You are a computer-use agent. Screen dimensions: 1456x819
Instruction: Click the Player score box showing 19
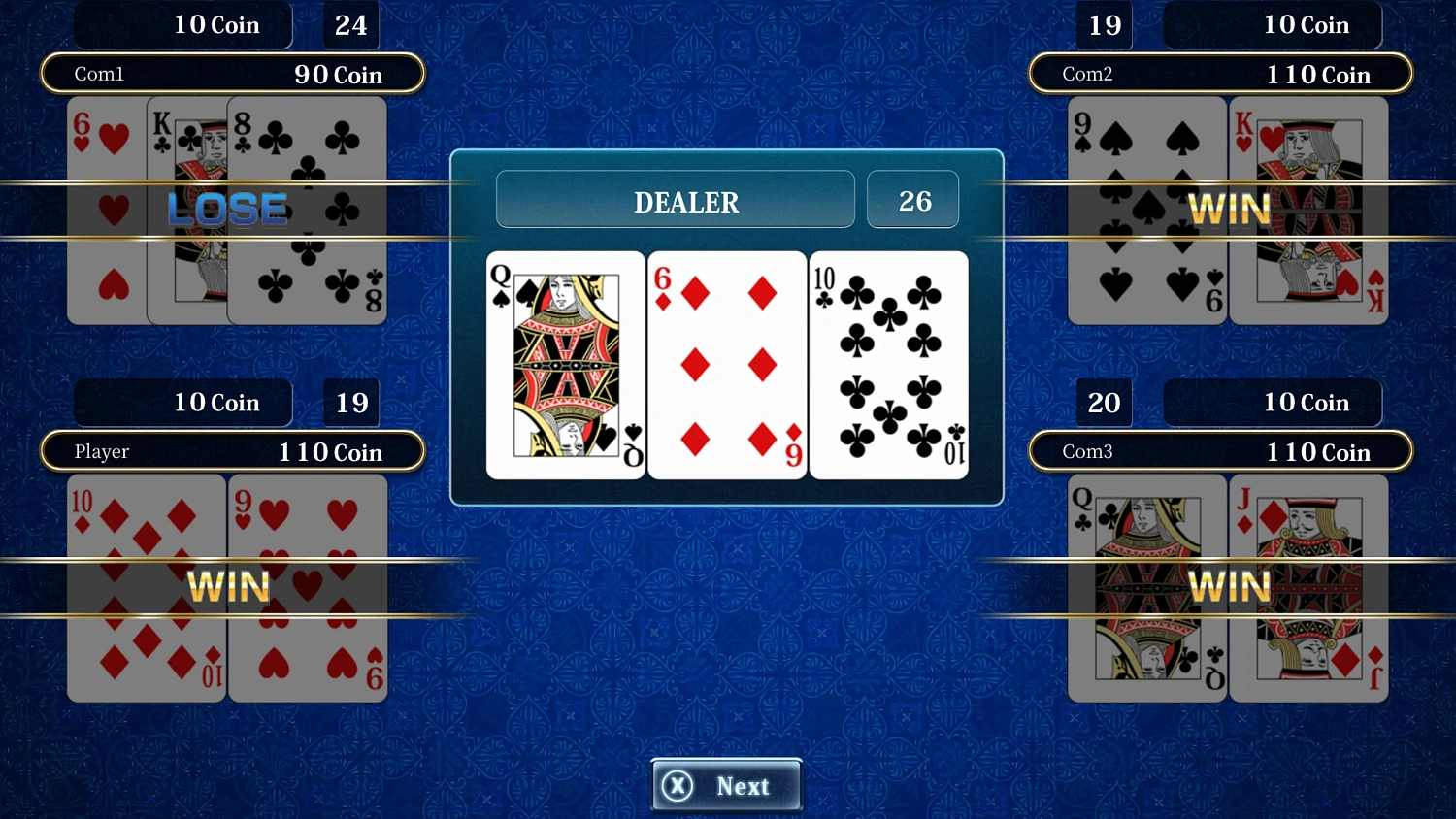(x=350, y=403)
